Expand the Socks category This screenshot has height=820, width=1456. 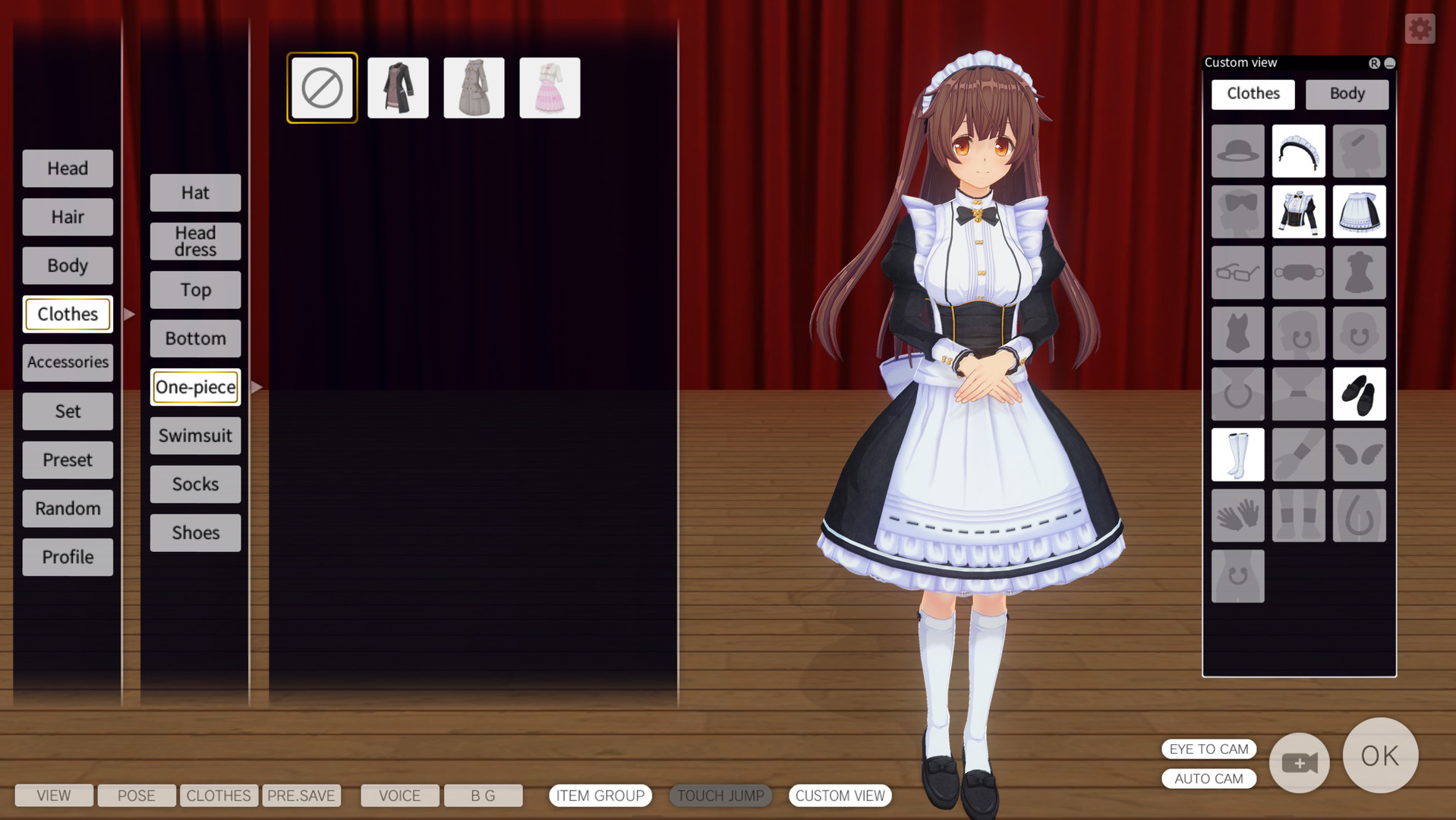click(194, 484)
